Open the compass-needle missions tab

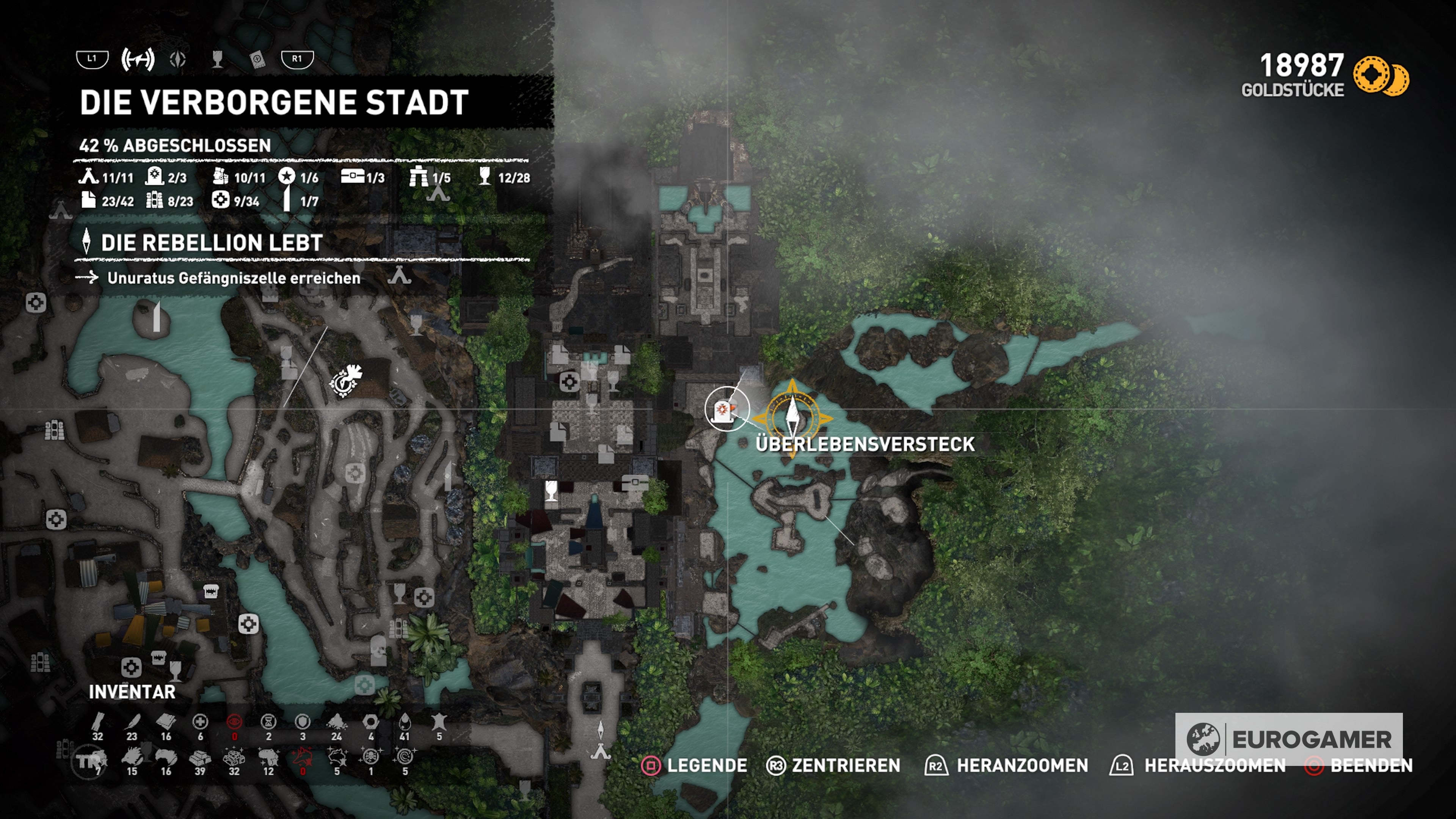click(178, 59)
